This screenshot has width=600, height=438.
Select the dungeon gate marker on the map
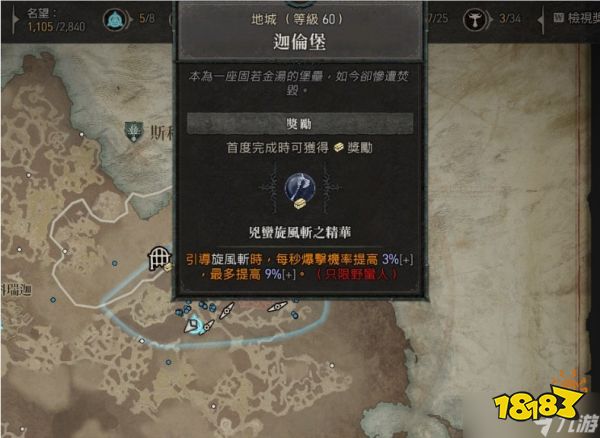pyautogui.click(x=157, y=259)
